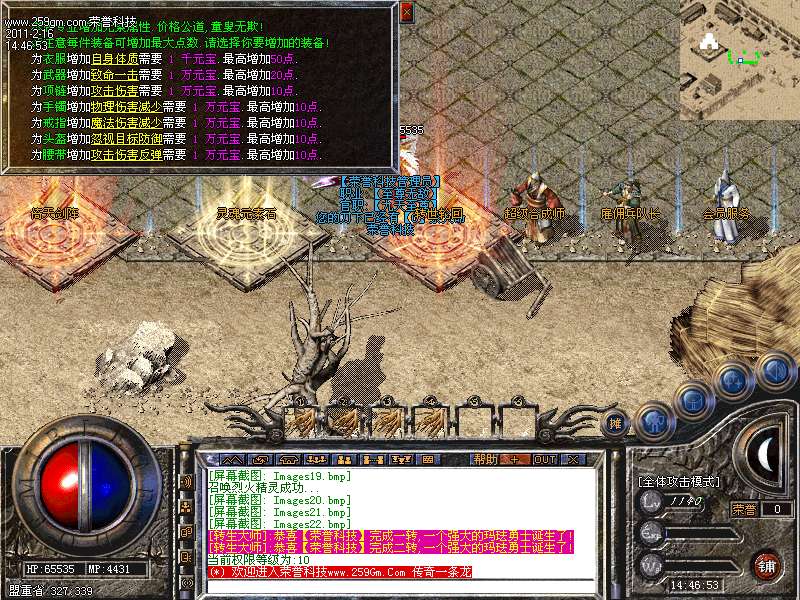Click the small X button above chat

coord(575,459)
